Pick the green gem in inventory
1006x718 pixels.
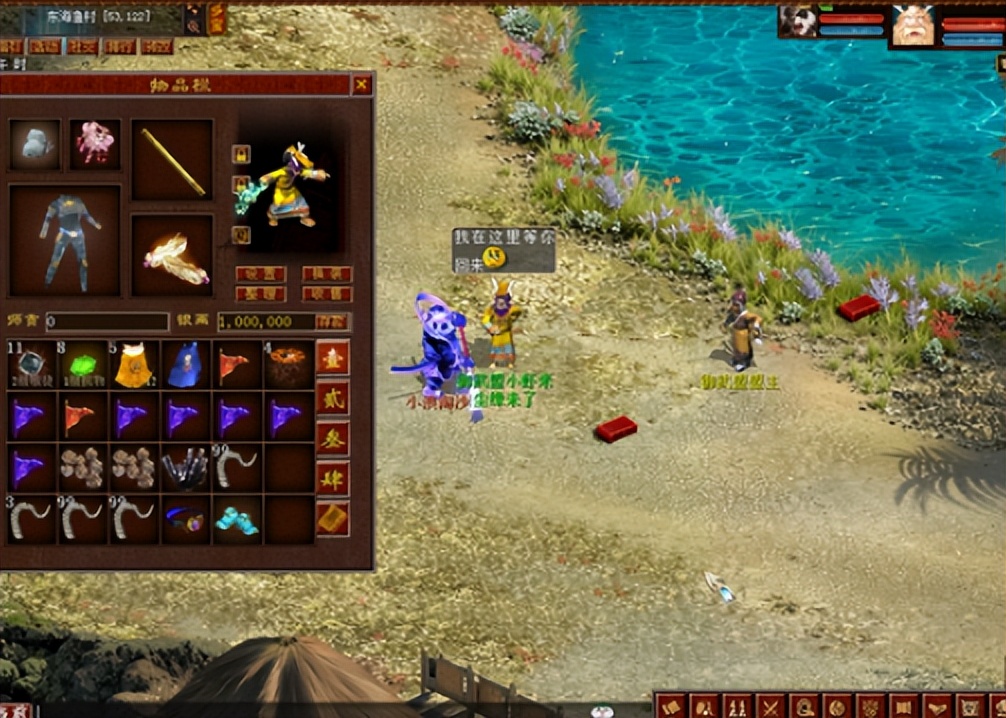pyautogui.click(x=83, y=366)
